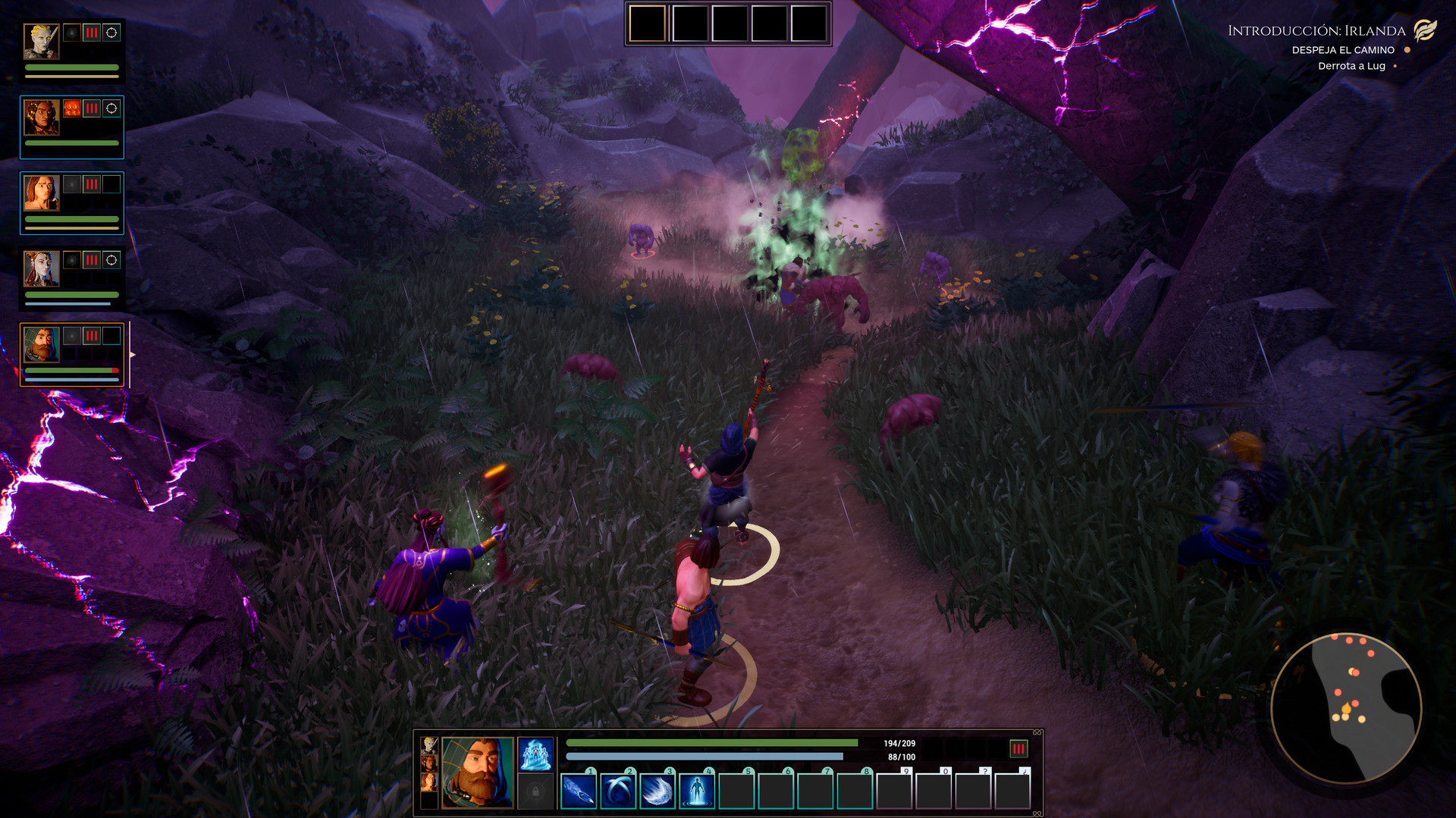
Task: Click the green health bar showing 194/209
Action: 713,742
